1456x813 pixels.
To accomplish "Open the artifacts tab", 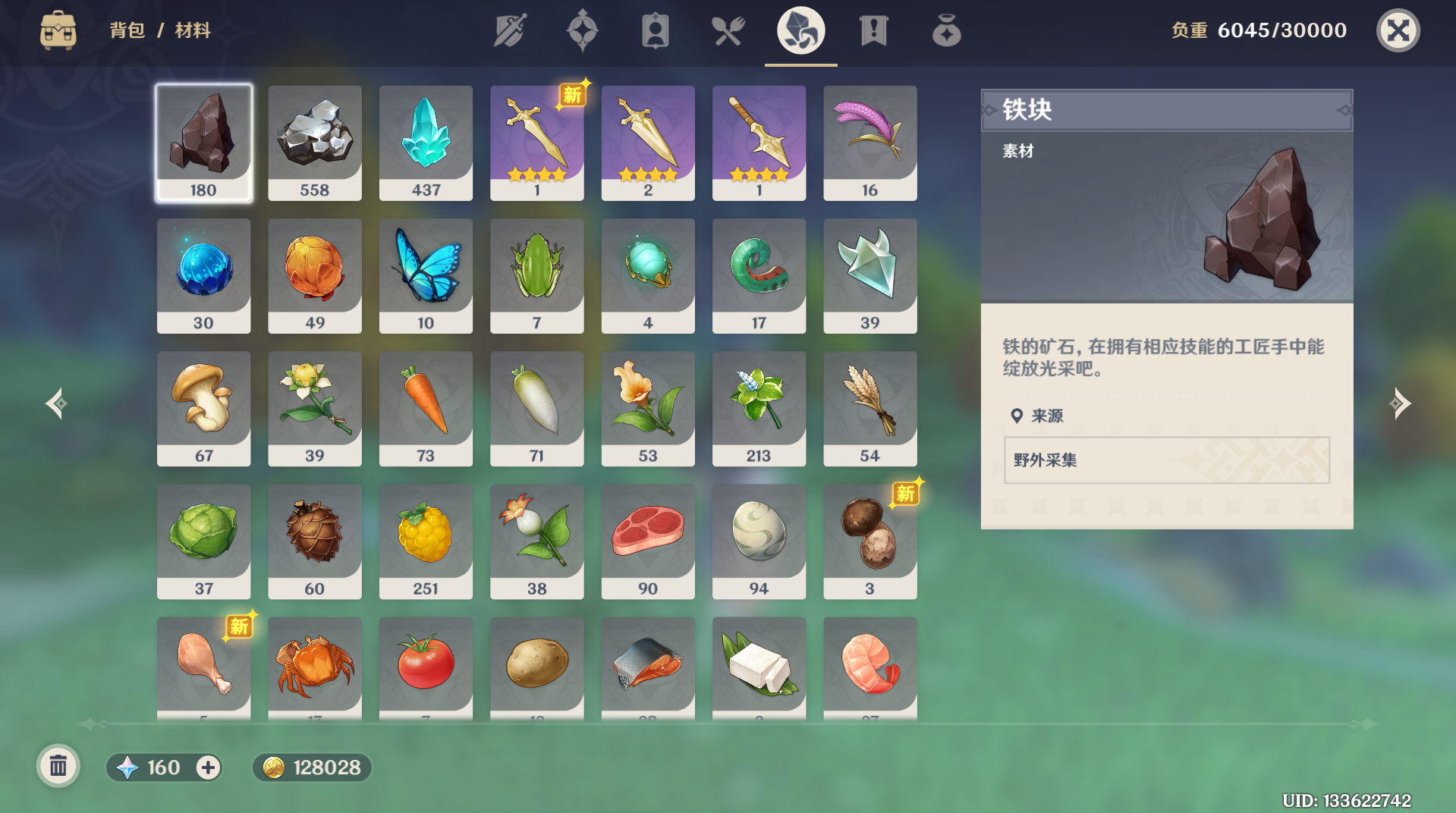I will coord(582,31).
